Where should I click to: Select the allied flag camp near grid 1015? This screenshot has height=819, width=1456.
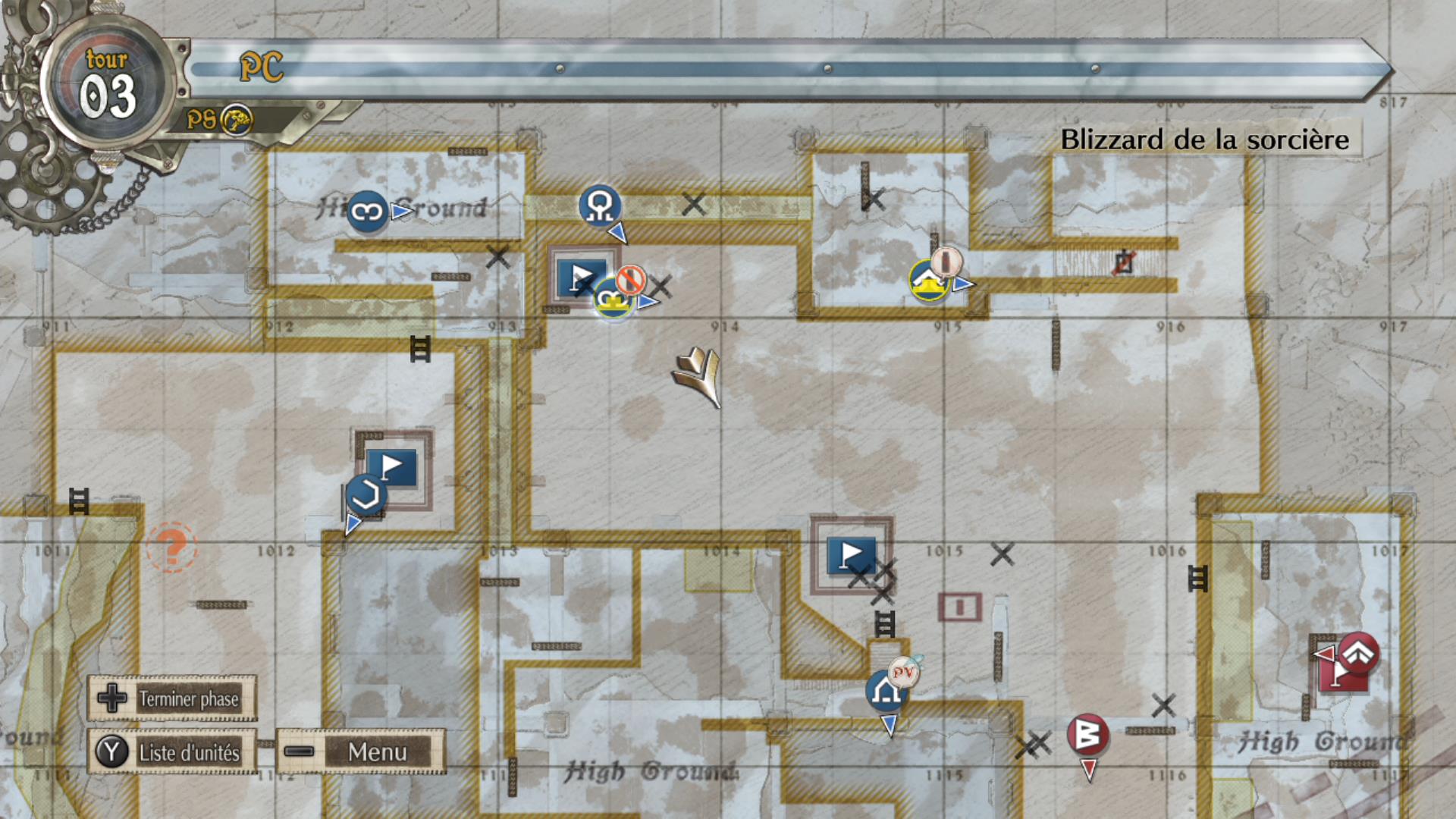point(851,554)
